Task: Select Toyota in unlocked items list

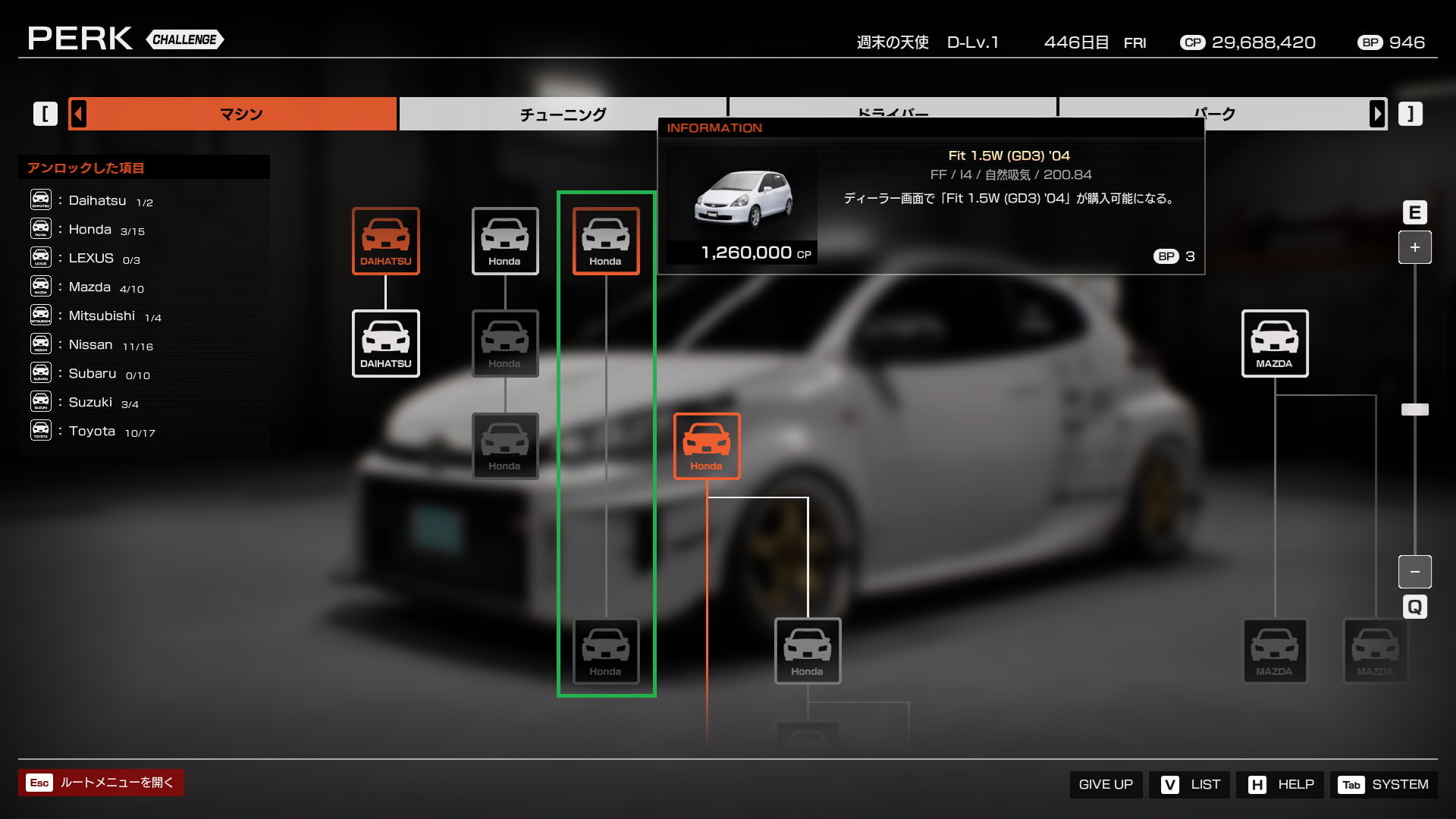Action: pos(92,431)
